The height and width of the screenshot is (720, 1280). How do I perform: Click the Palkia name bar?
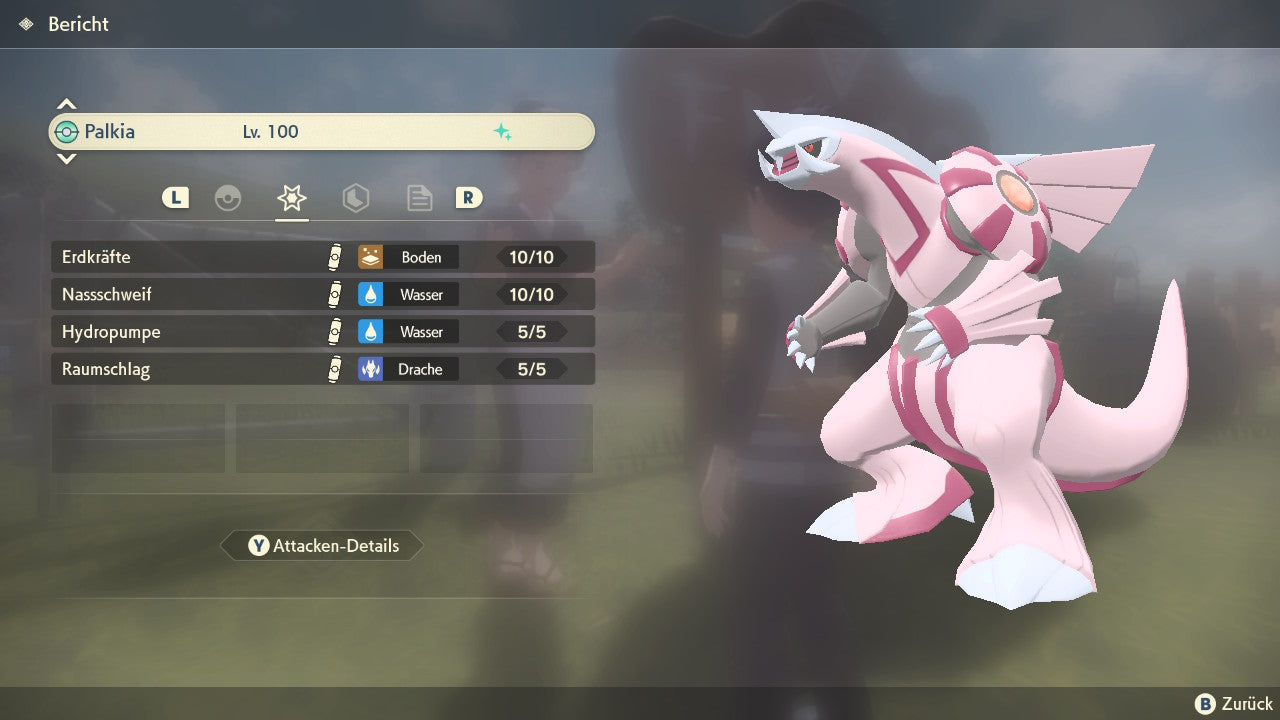point(322,132)
